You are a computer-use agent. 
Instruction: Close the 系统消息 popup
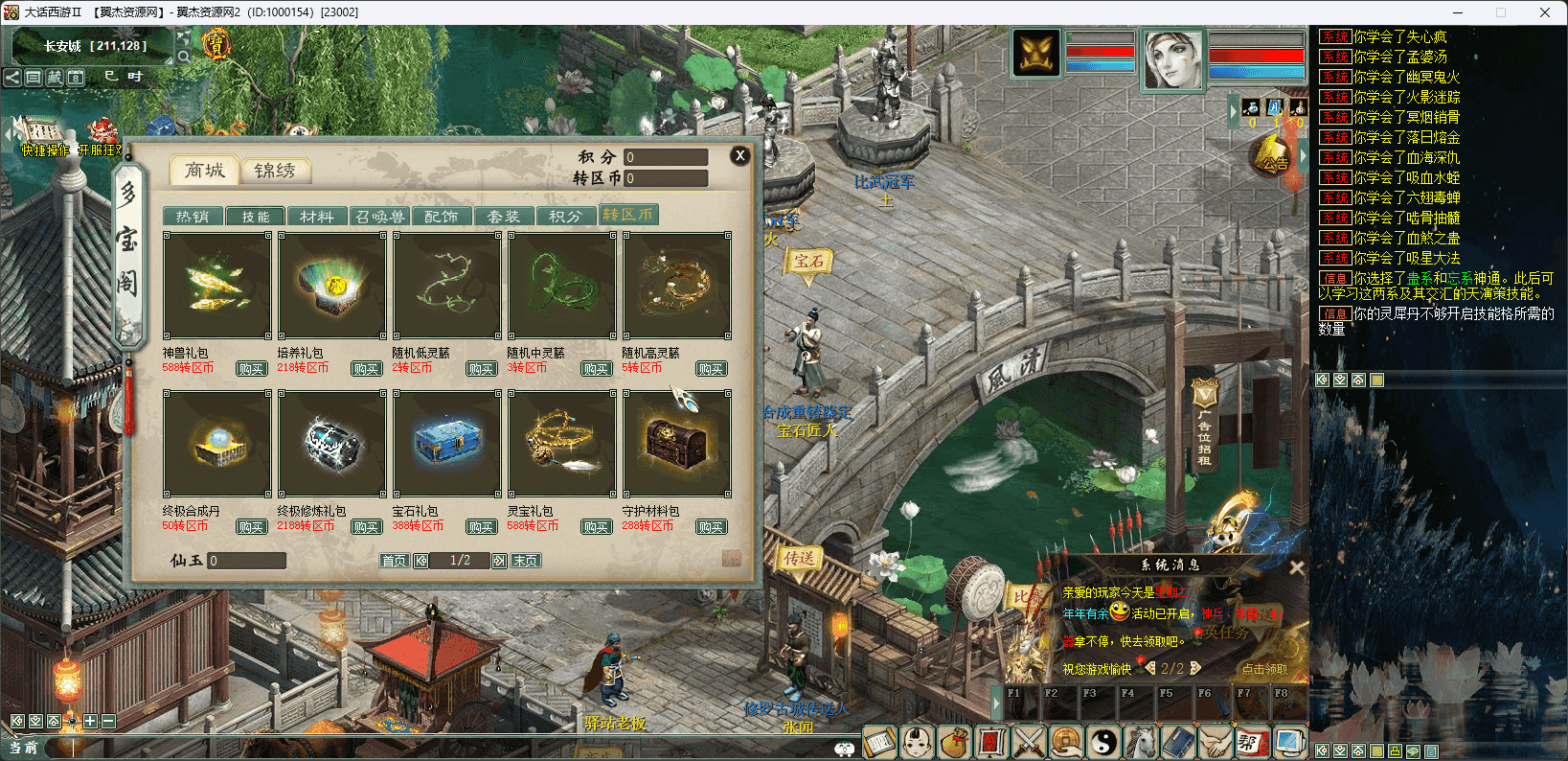1296,567
